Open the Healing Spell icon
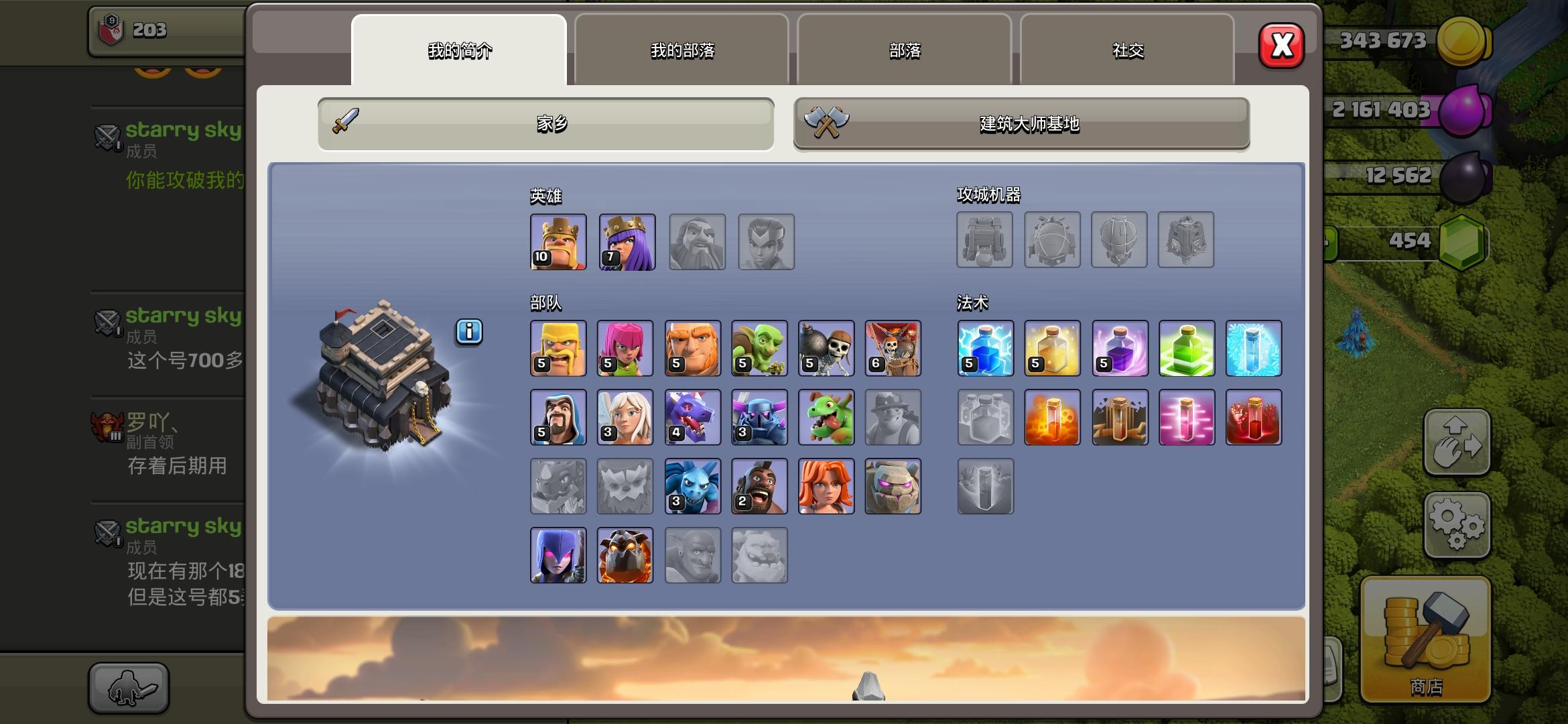1568x724 pixels. click(1052, 347)
